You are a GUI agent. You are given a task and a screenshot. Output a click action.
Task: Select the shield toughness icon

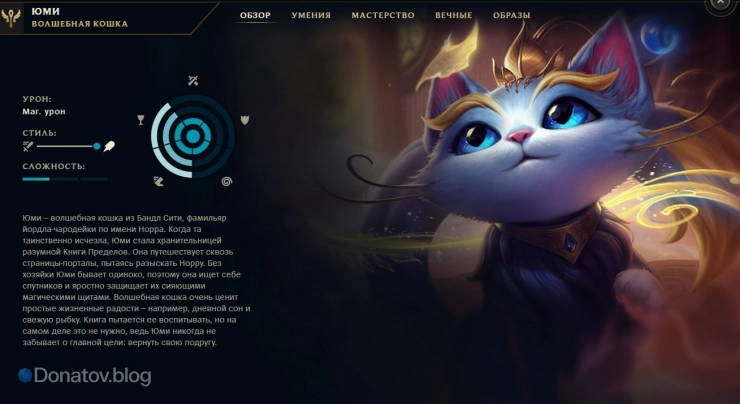click(244, 121)
